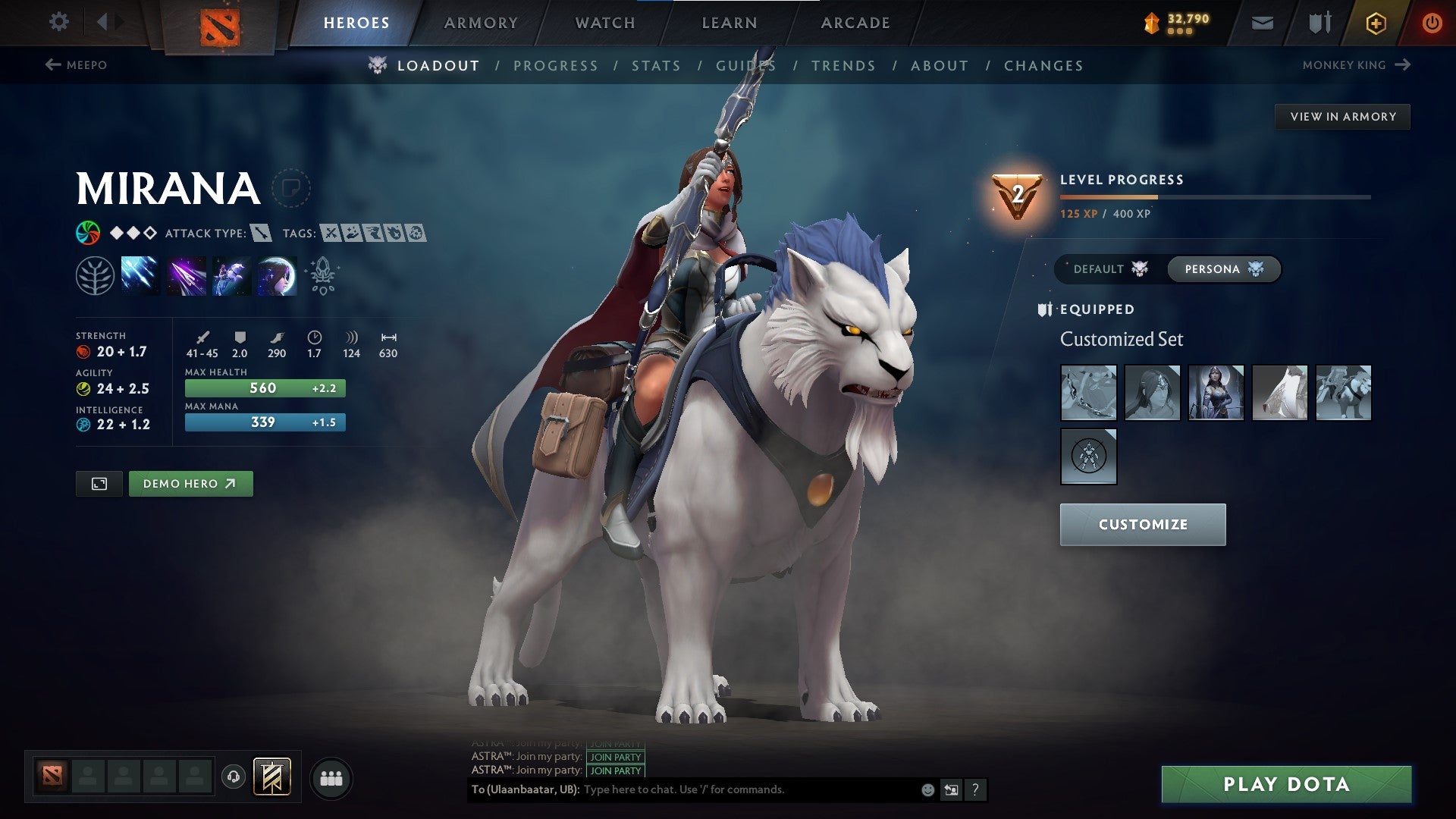Viewport: 1456px width, 819px height.
Task: Select the Starstorm ability icon
Action: 141,275
